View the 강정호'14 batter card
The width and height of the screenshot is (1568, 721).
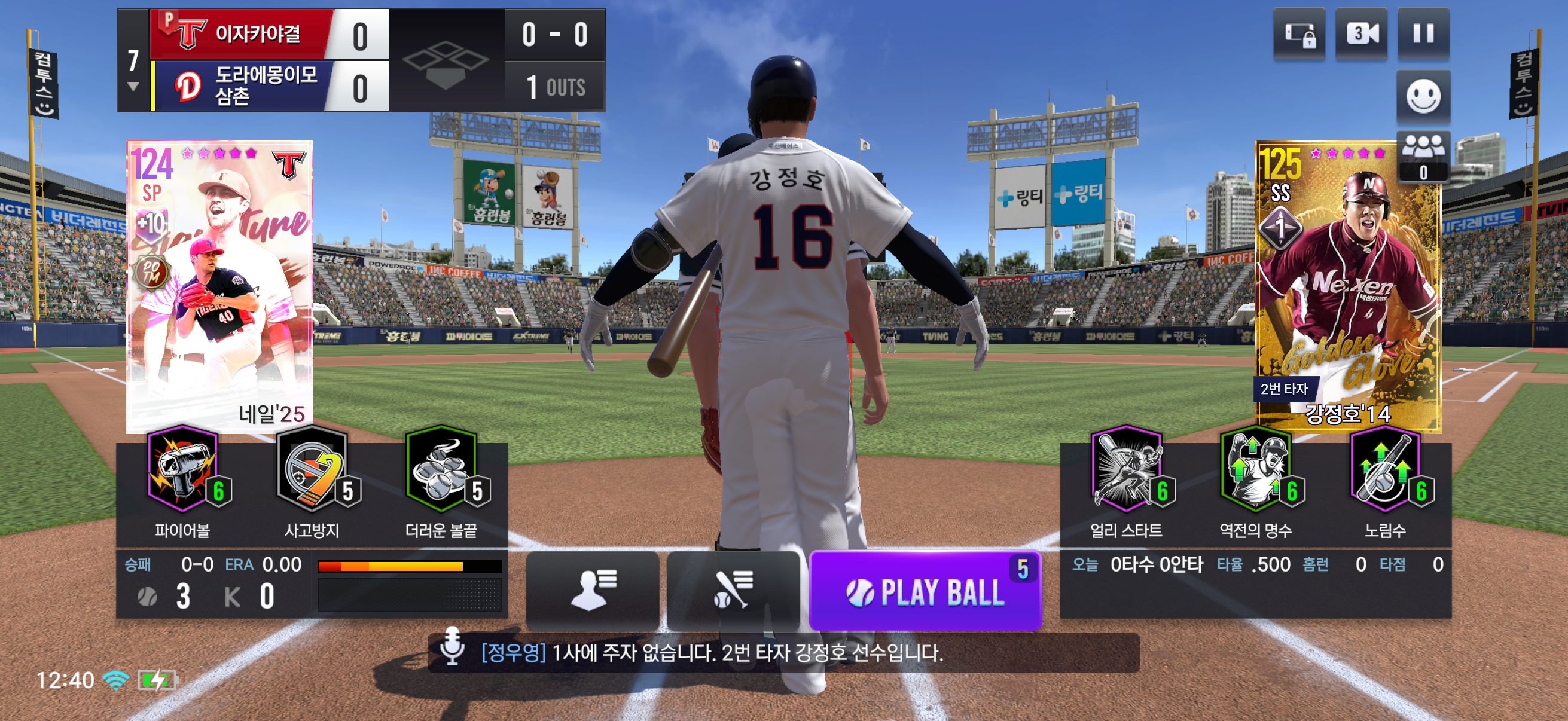1349,286
